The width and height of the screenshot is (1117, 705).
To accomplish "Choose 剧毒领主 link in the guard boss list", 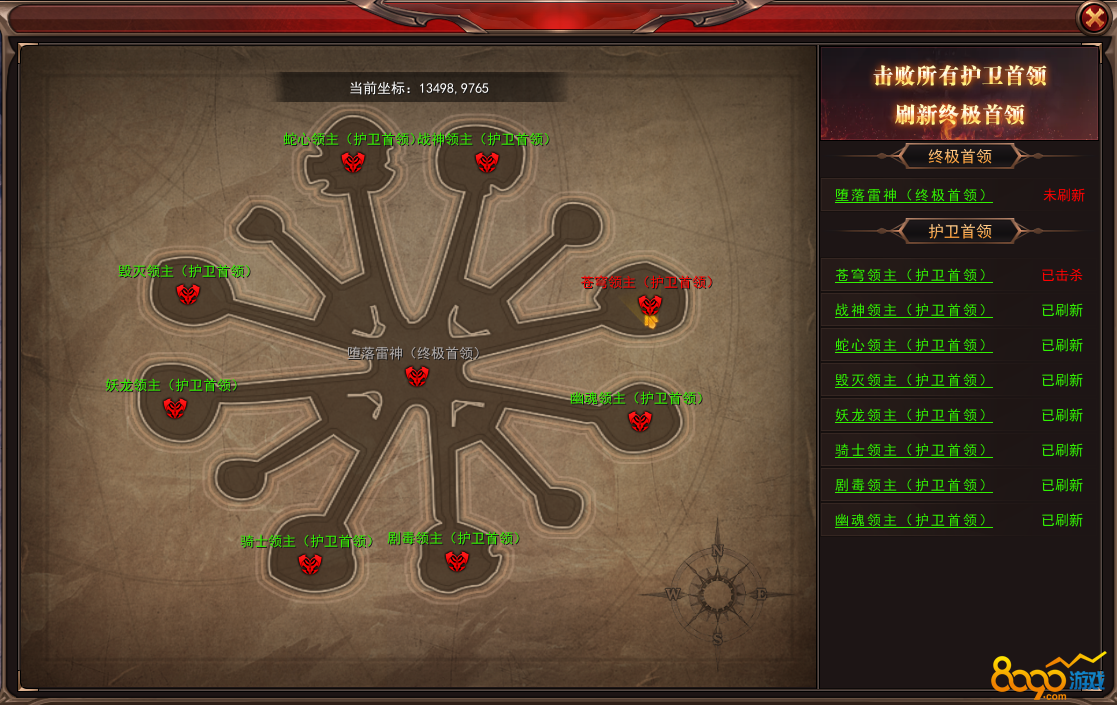I will pyautogui.click(x=913, y=485).
